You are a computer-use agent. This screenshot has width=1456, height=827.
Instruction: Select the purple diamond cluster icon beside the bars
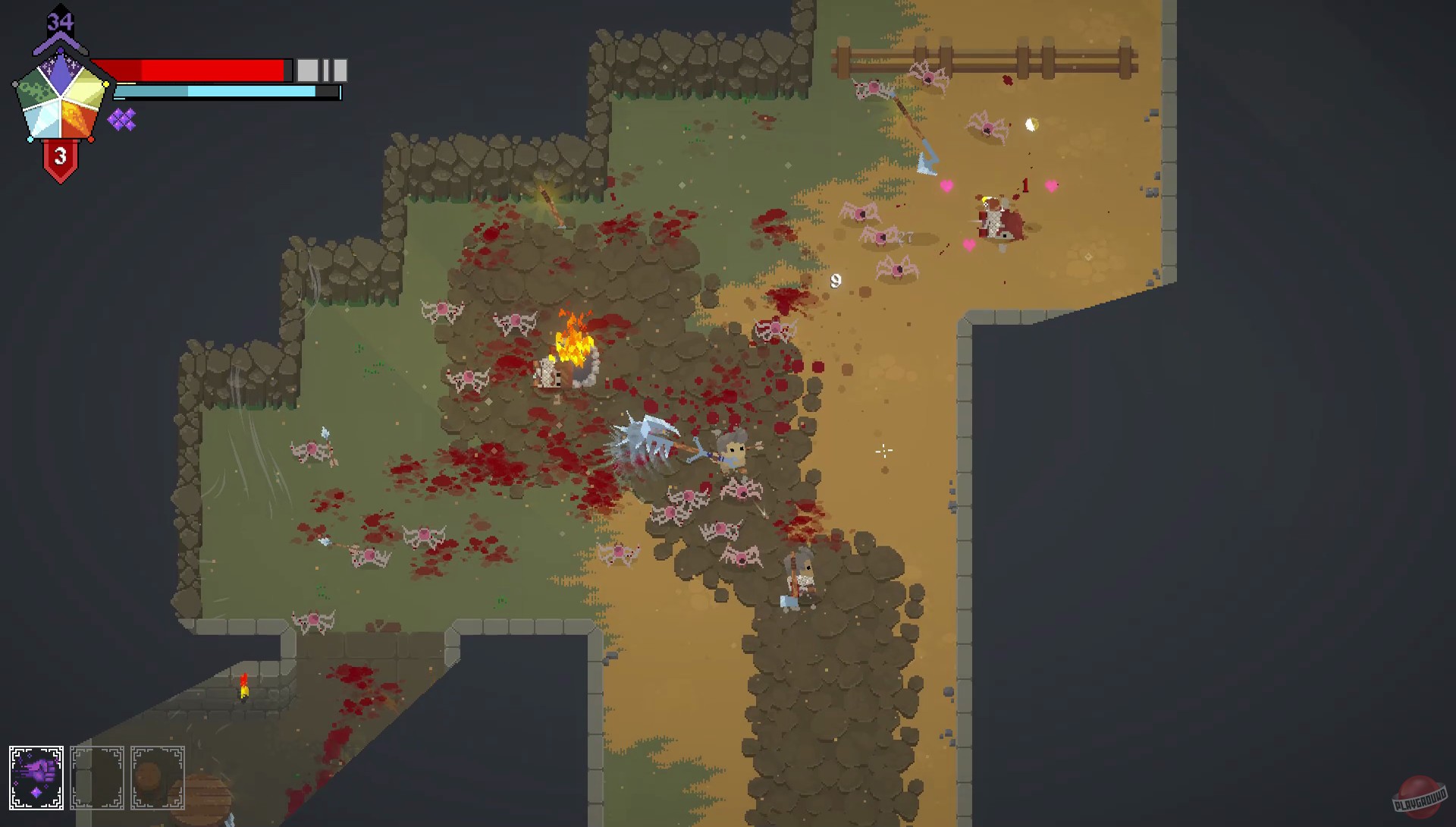point(122,119)
